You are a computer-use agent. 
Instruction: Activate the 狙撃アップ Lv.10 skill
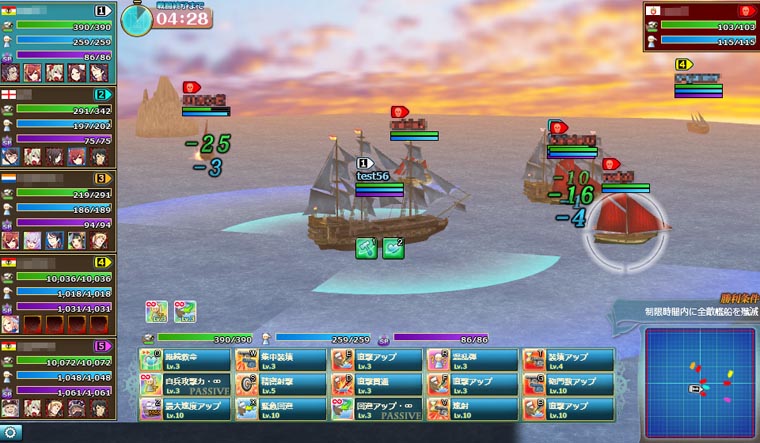(567, 409)
